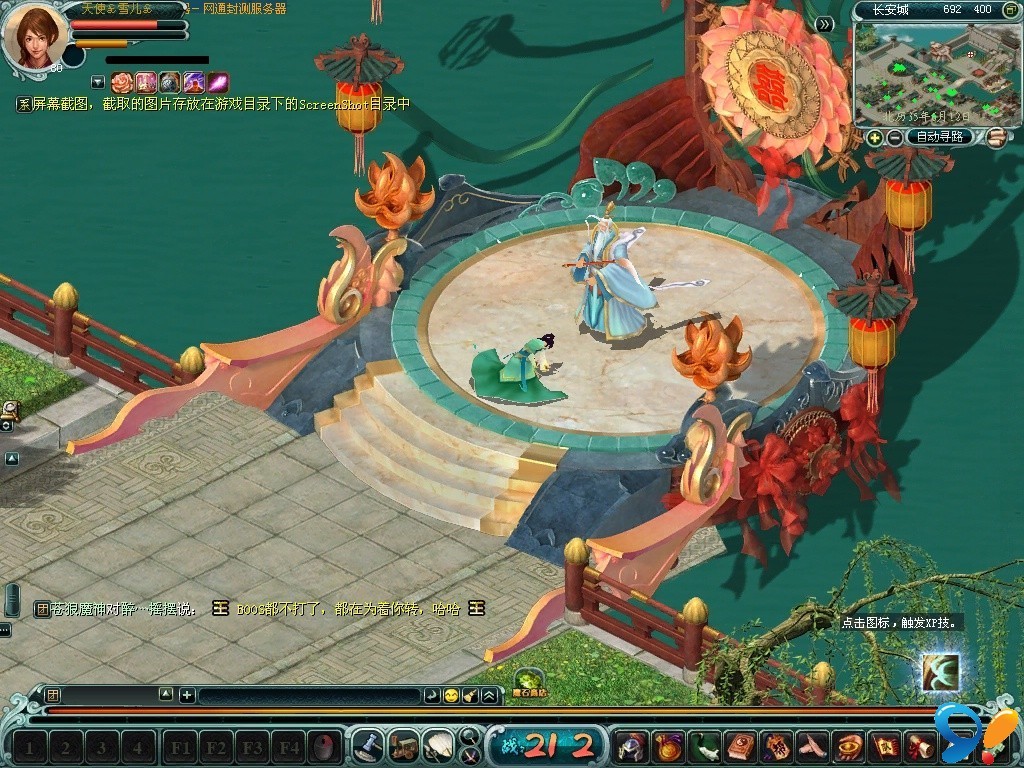Collapse the buff list with the arrow toggle
This screenshot has width=1024, height=768.
98,82
